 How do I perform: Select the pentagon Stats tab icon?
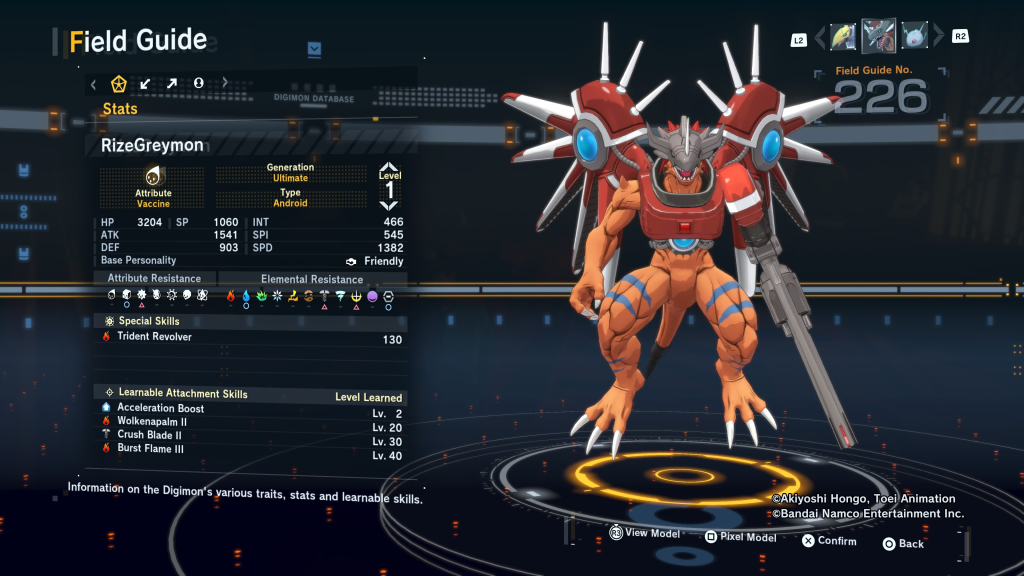point(119,83)
